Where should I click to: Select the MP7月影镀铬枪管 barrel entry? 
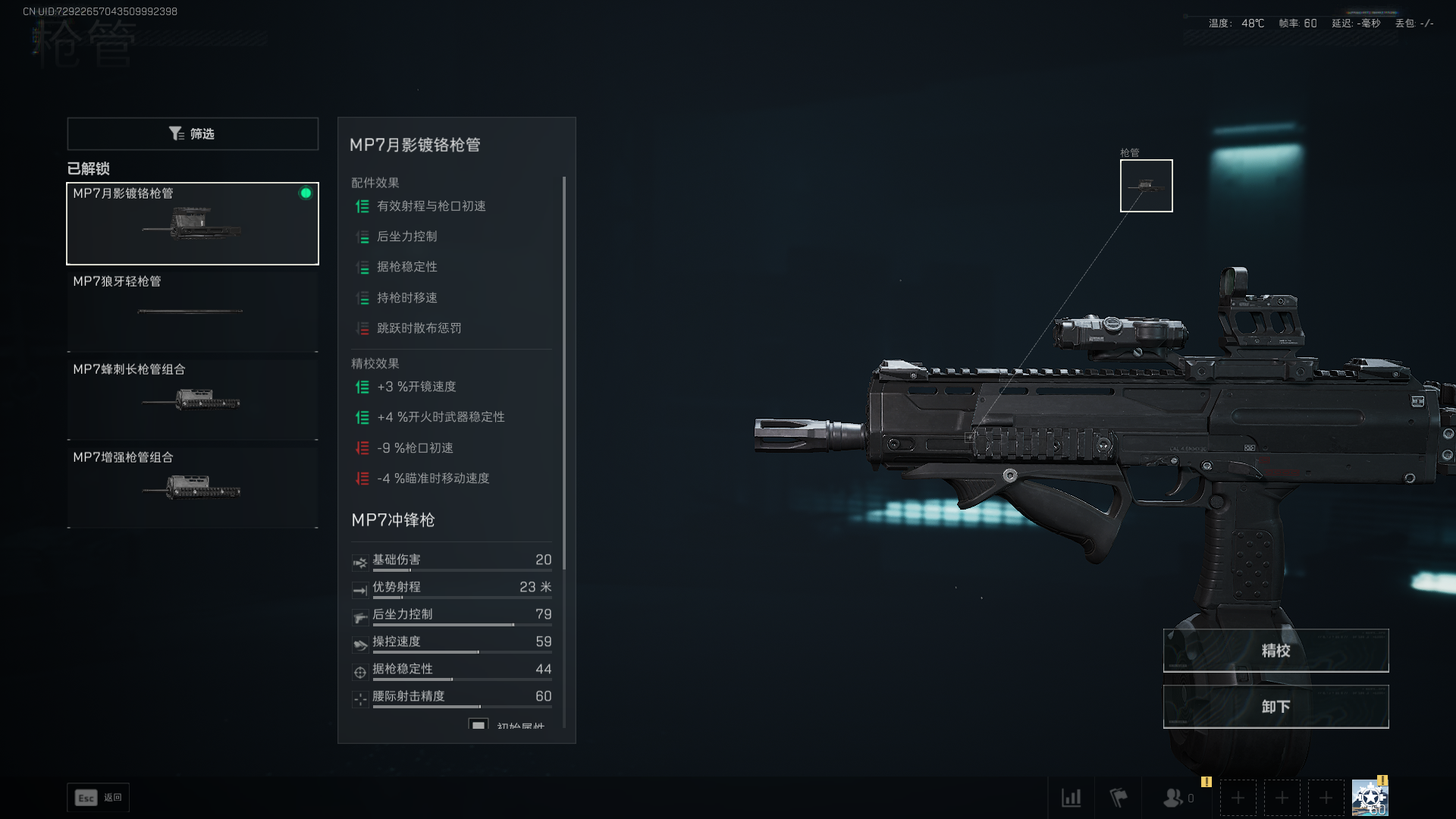pos(192,223)
